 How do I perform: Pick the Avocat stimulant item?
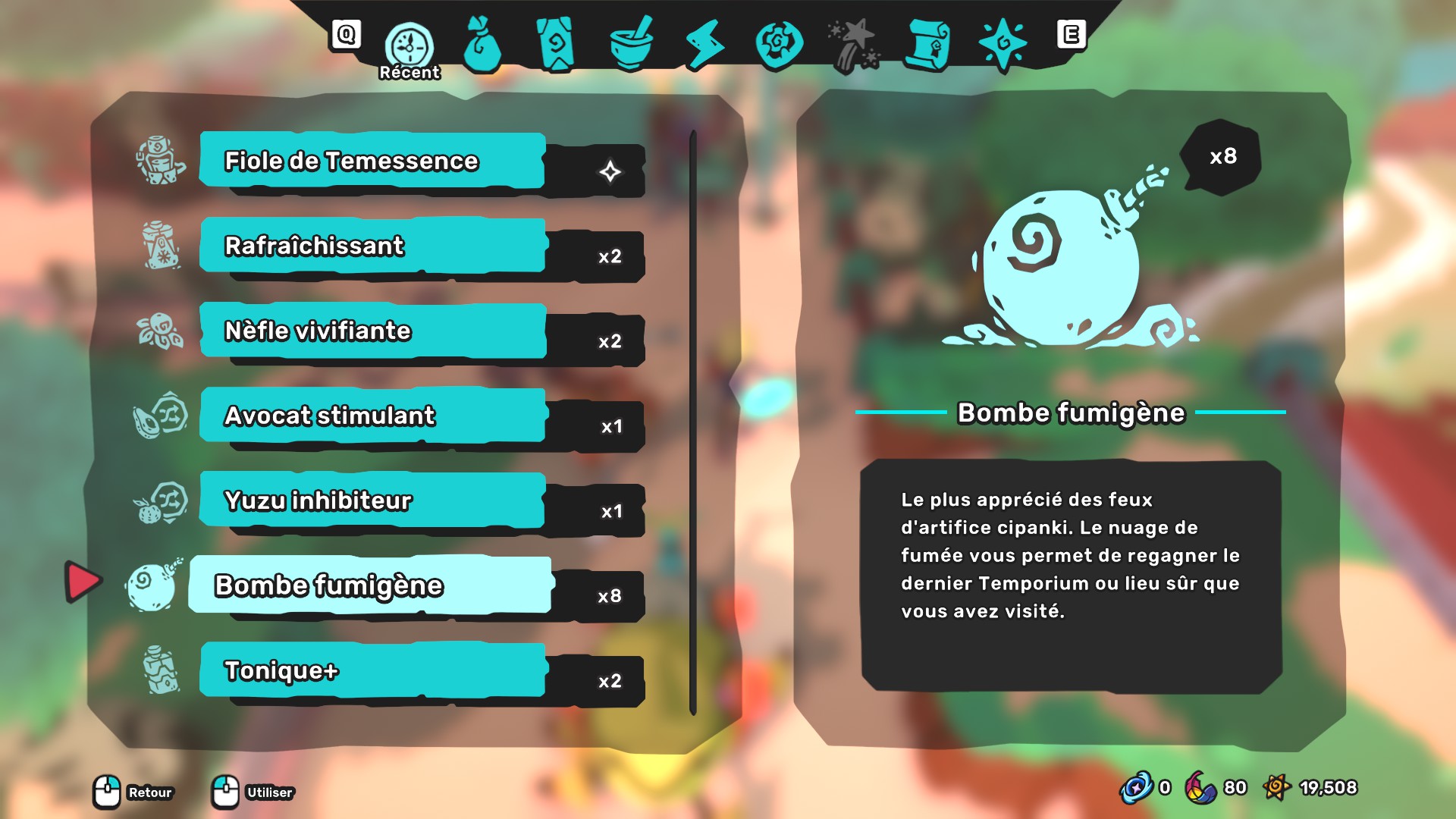(372, 416)
